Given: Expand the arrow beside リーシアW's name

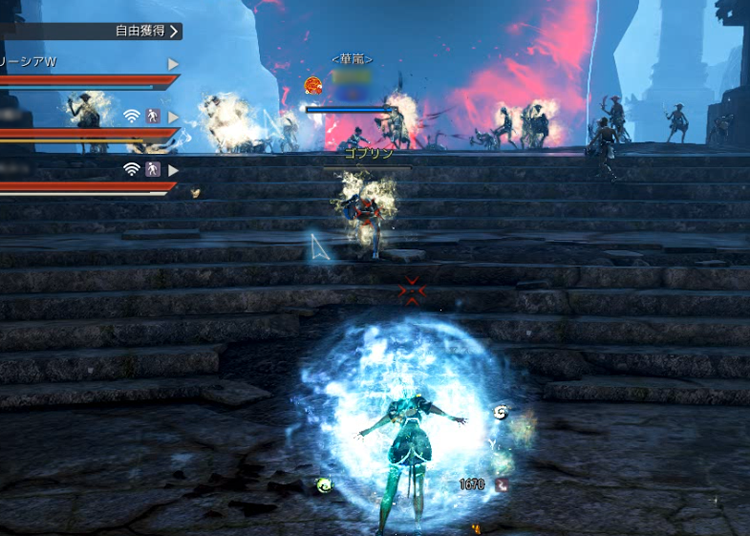Looking at the screenshot, I should [x=173, y=64].
